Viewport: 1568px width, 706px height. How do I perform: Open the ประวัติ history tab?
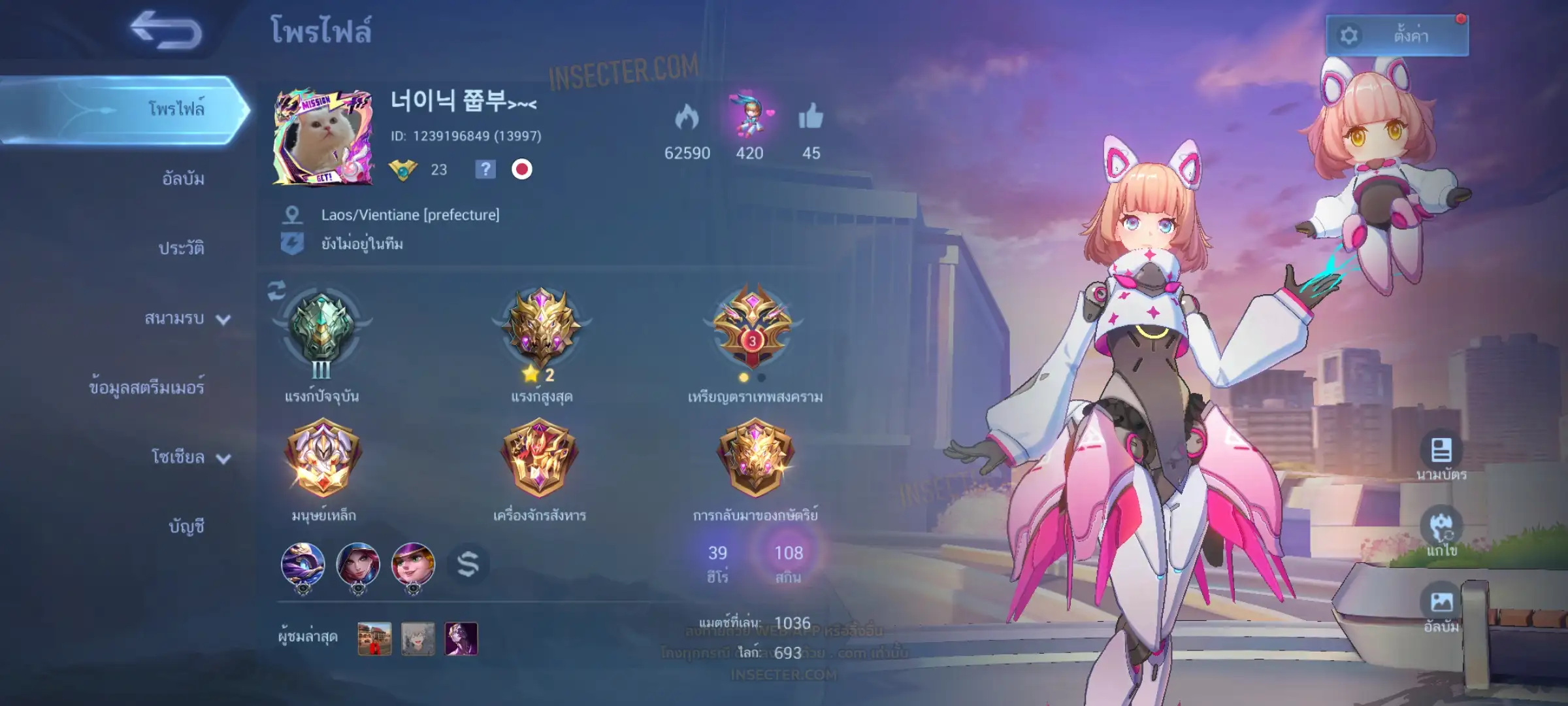[x=181, y=248]
